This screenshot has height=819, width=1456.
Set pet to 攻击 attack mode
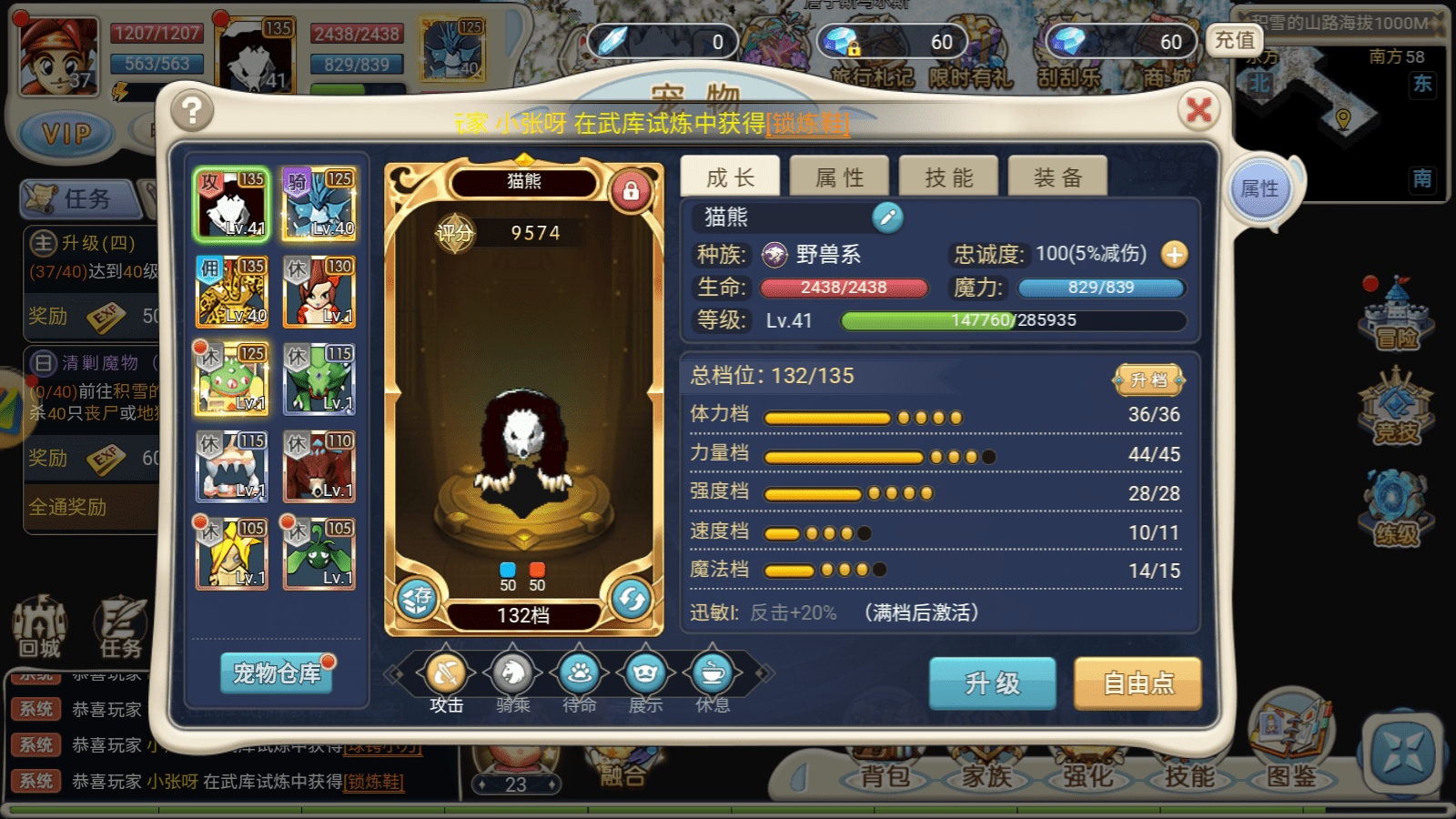446,674
